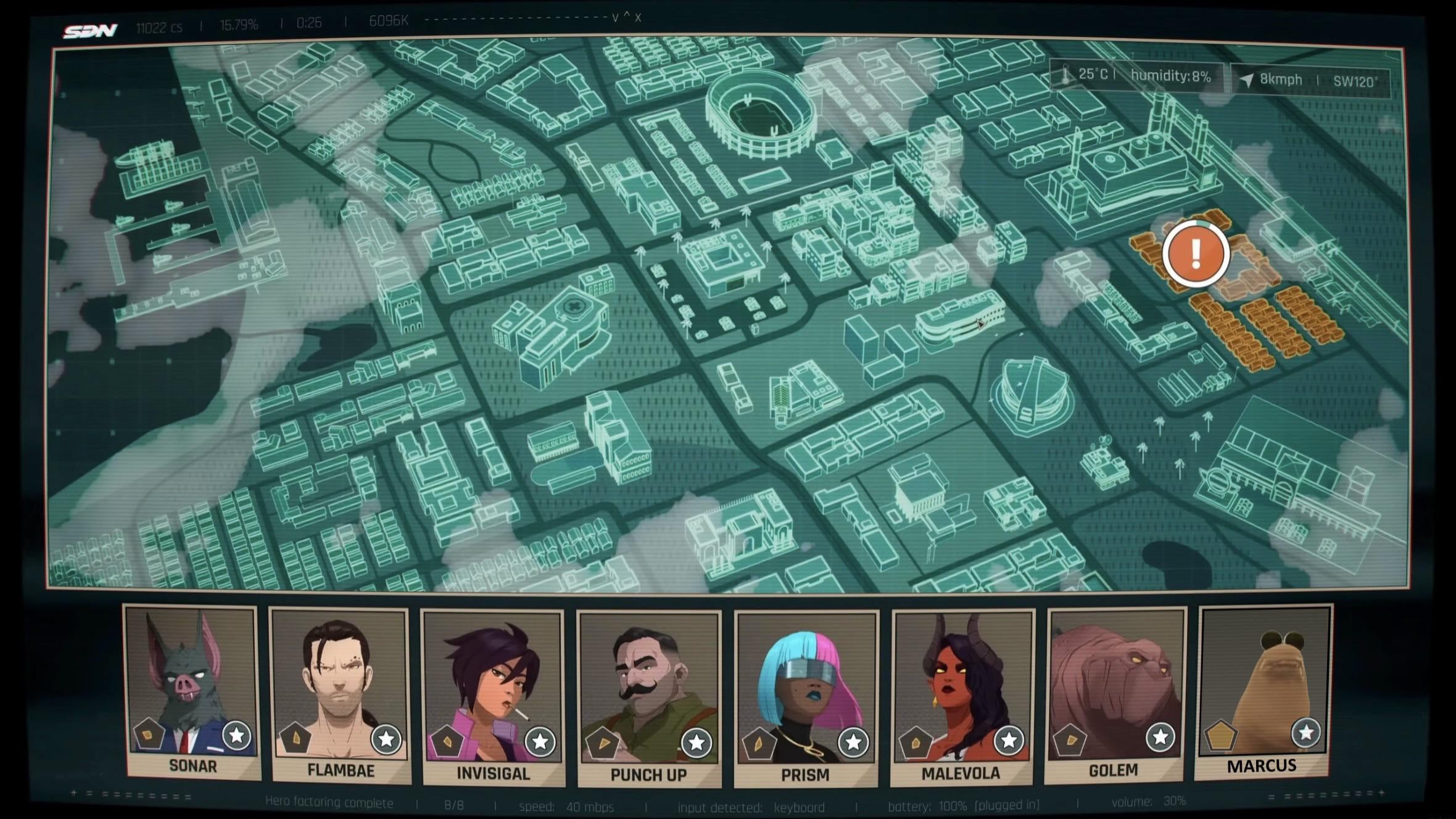Pick the Invisigal hero card
Viewport: 1456px width, 819px height.
tap(493, 697)
